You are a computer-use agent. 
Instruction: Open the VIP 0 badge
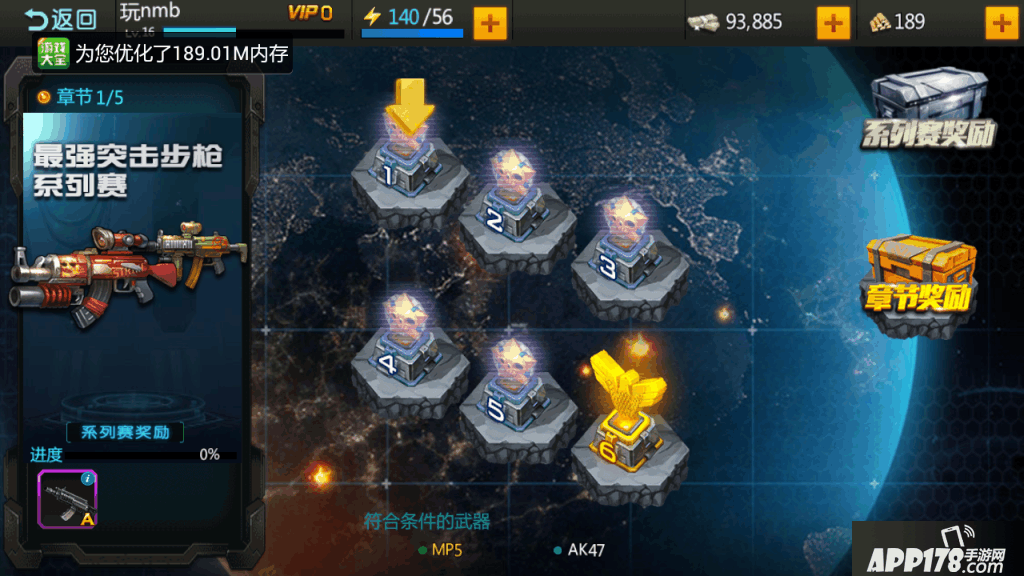pyautogui.click(x=310, y=13)
